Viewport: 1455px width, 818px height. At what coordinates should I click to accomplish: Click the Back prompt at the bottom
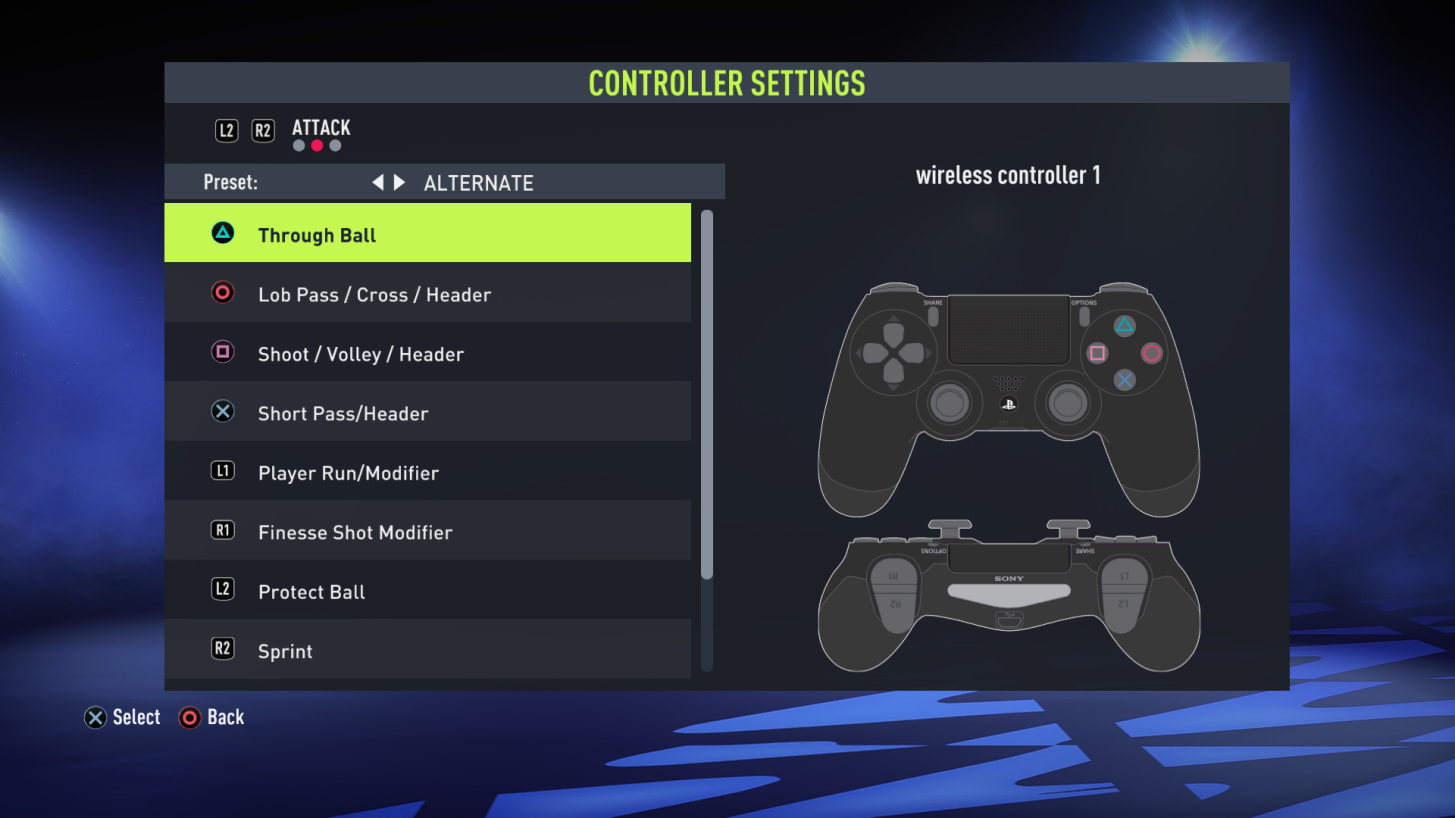(x=212, y=717)
